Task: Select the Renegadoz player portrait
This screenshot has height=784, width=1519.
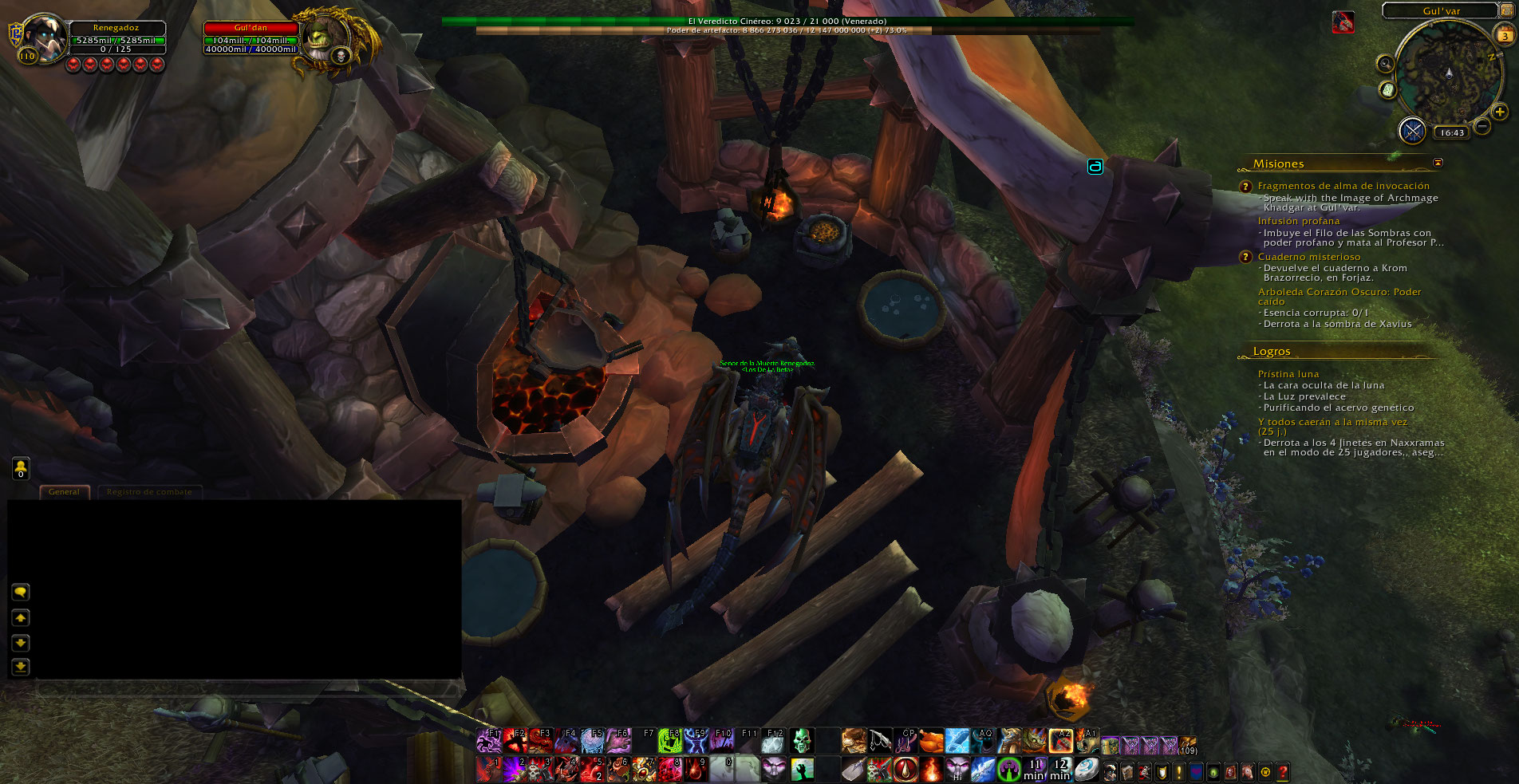Action: [44, 38]
